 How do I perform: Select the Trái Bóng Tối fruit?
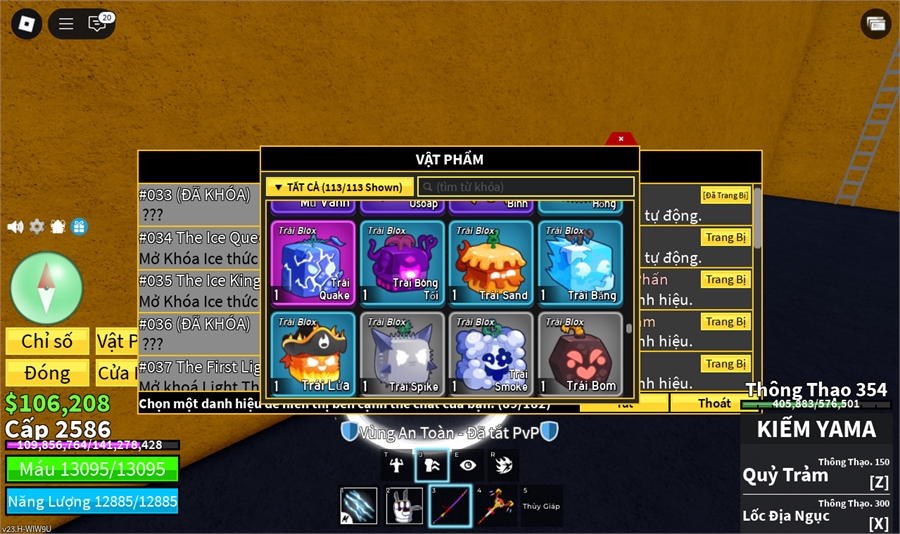[401, 262]
